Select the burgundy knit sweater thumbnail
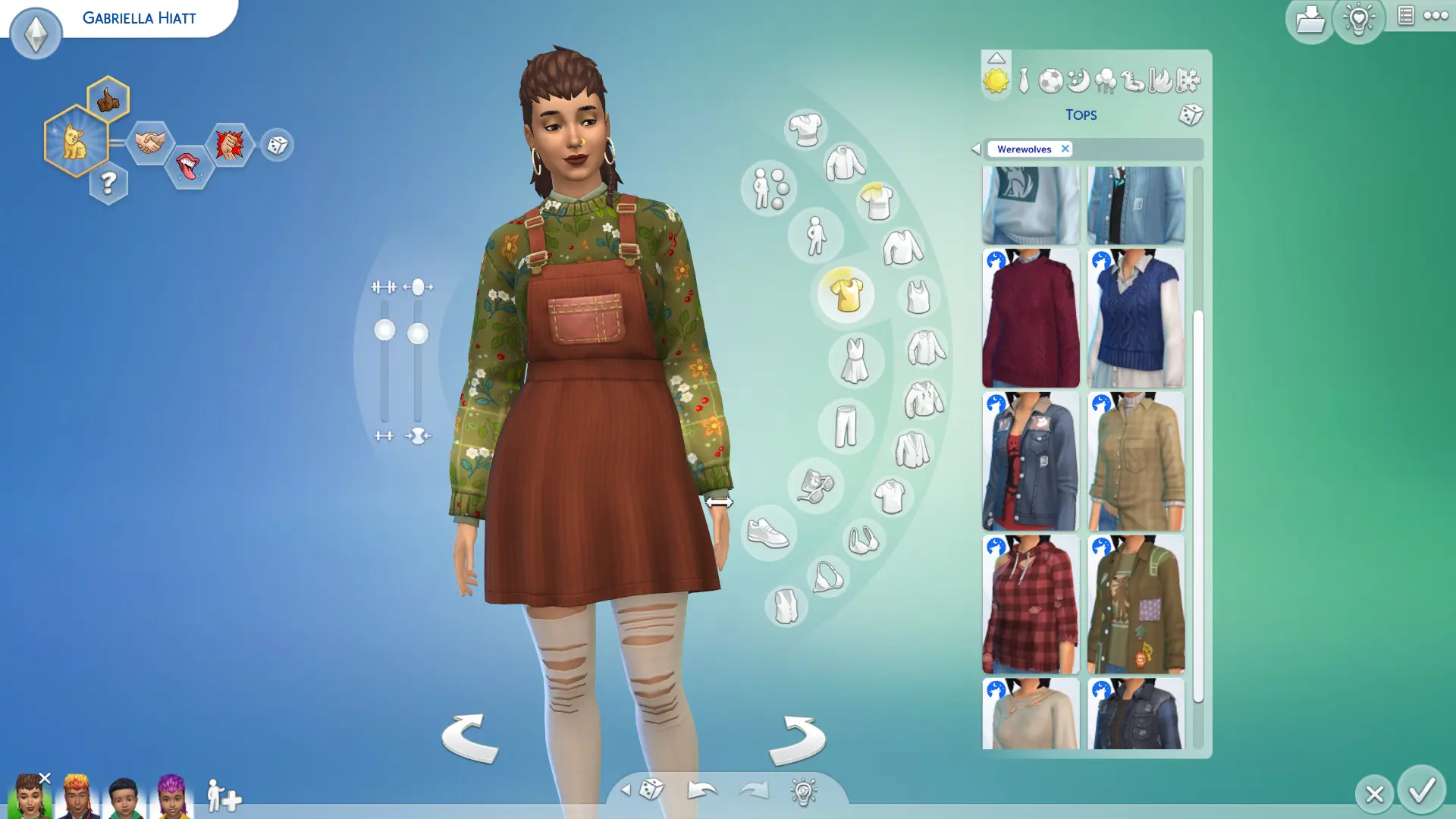The image size is (1456, 819). tap(1031, 317)
